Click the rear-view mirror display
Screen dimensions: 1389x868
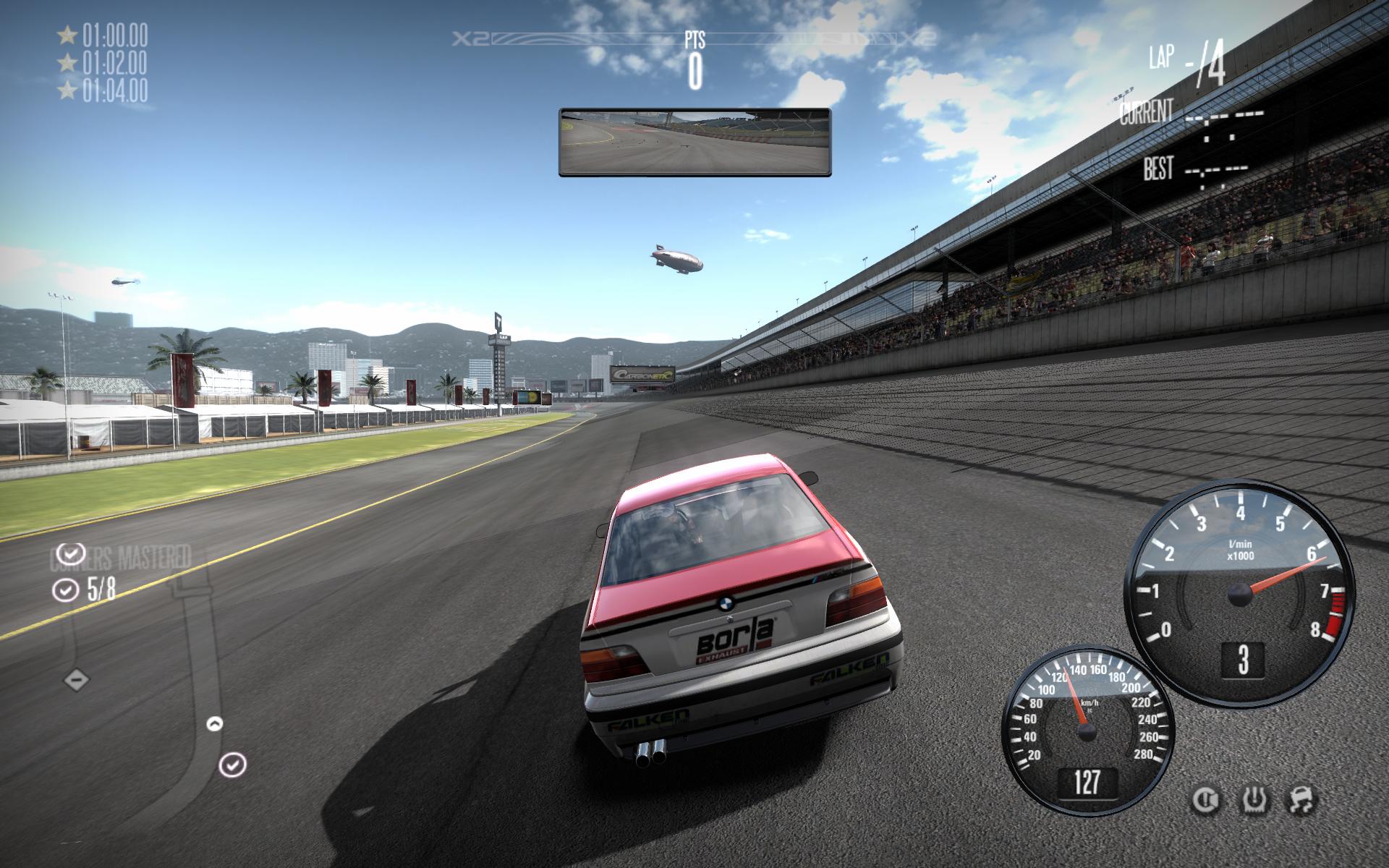694,142
